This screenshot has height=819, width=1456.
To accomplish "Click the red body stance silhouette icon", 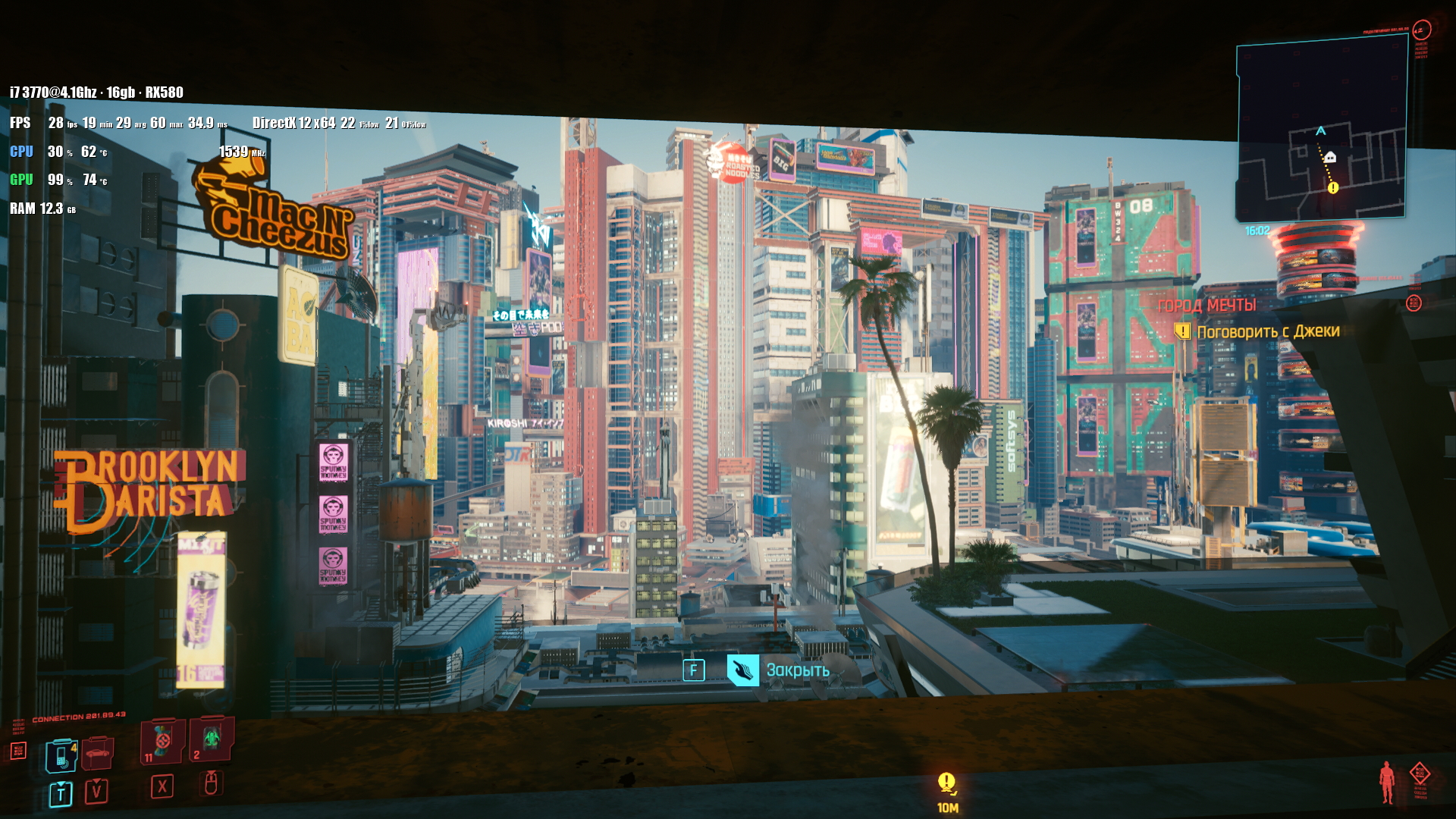I will [1387, 783].
